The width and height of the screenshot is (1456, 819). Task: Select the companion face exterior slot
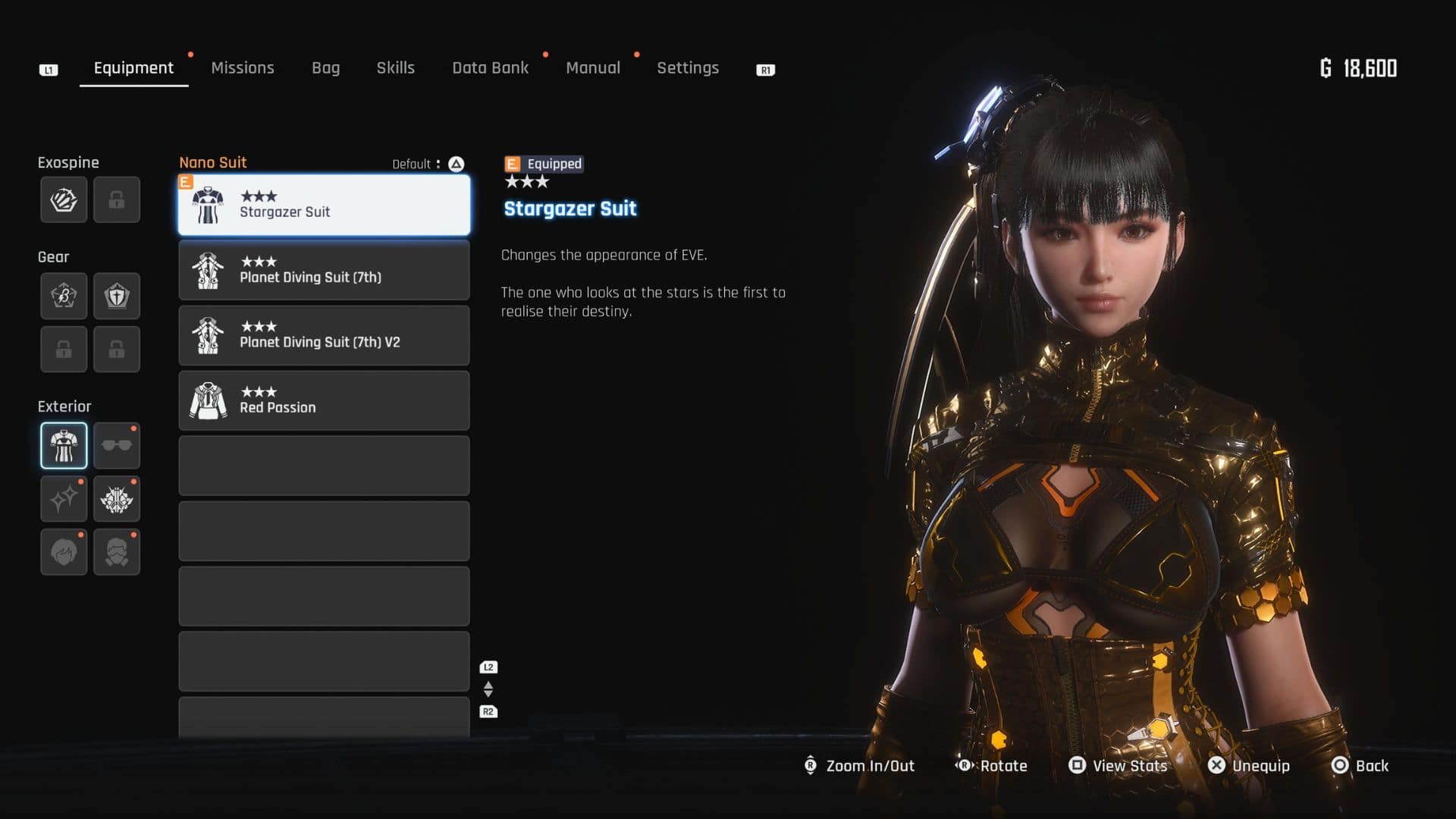pos(117,552)
